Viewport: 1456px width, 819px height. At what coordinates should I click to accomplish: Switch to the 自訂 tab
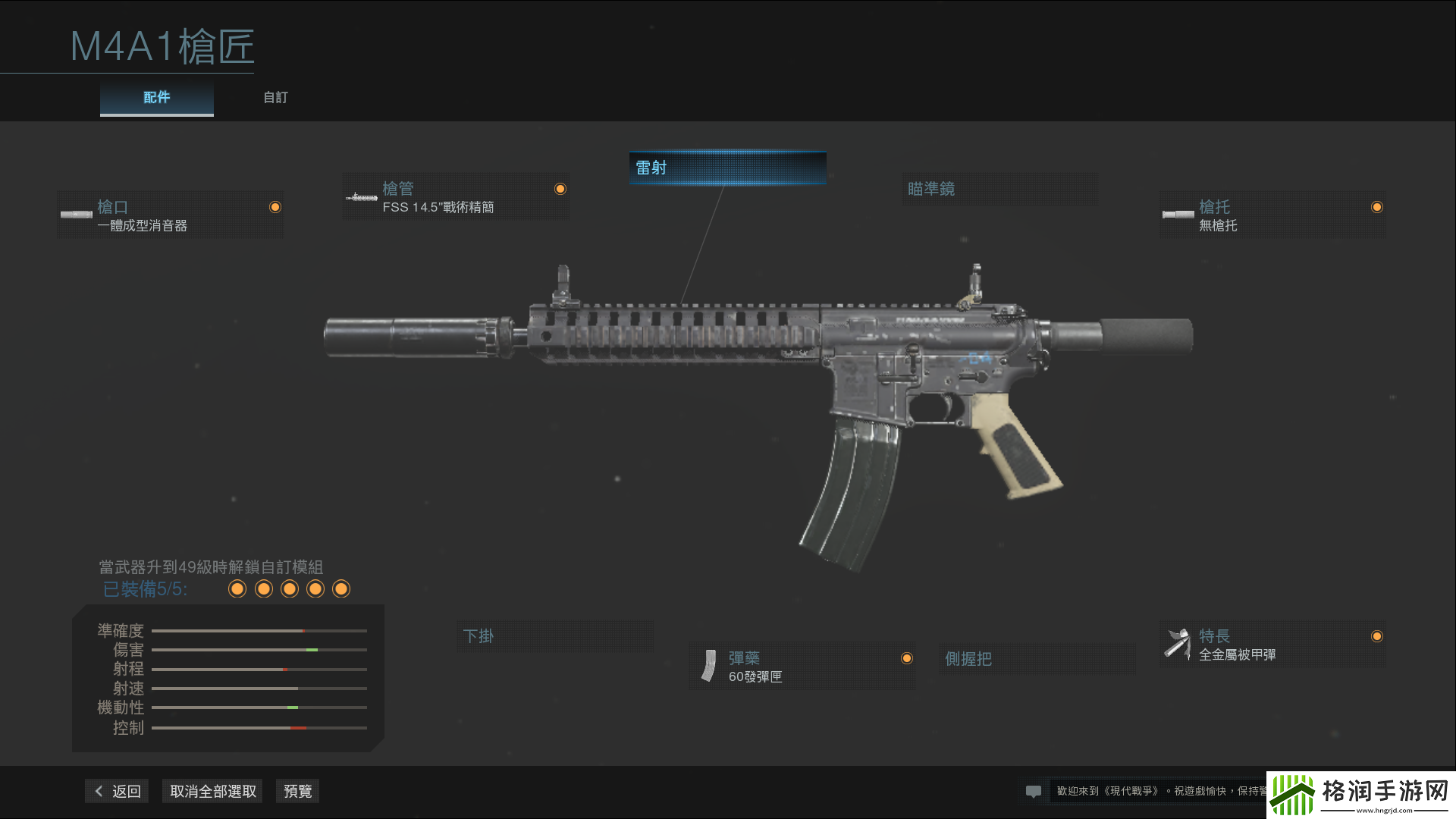[x=275, y=97]
